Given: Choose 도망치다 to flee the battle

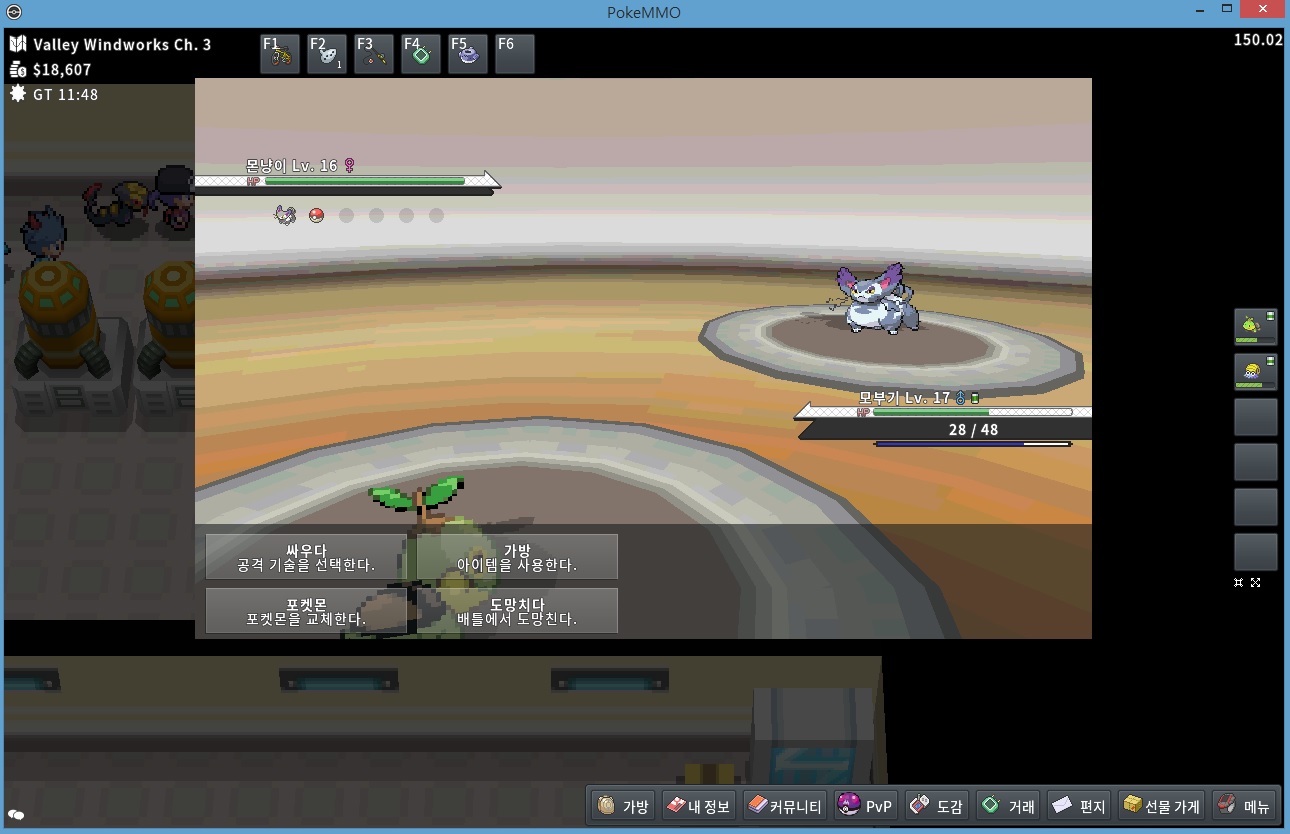Looking at the screenshot, I should [x=517, y=611].
